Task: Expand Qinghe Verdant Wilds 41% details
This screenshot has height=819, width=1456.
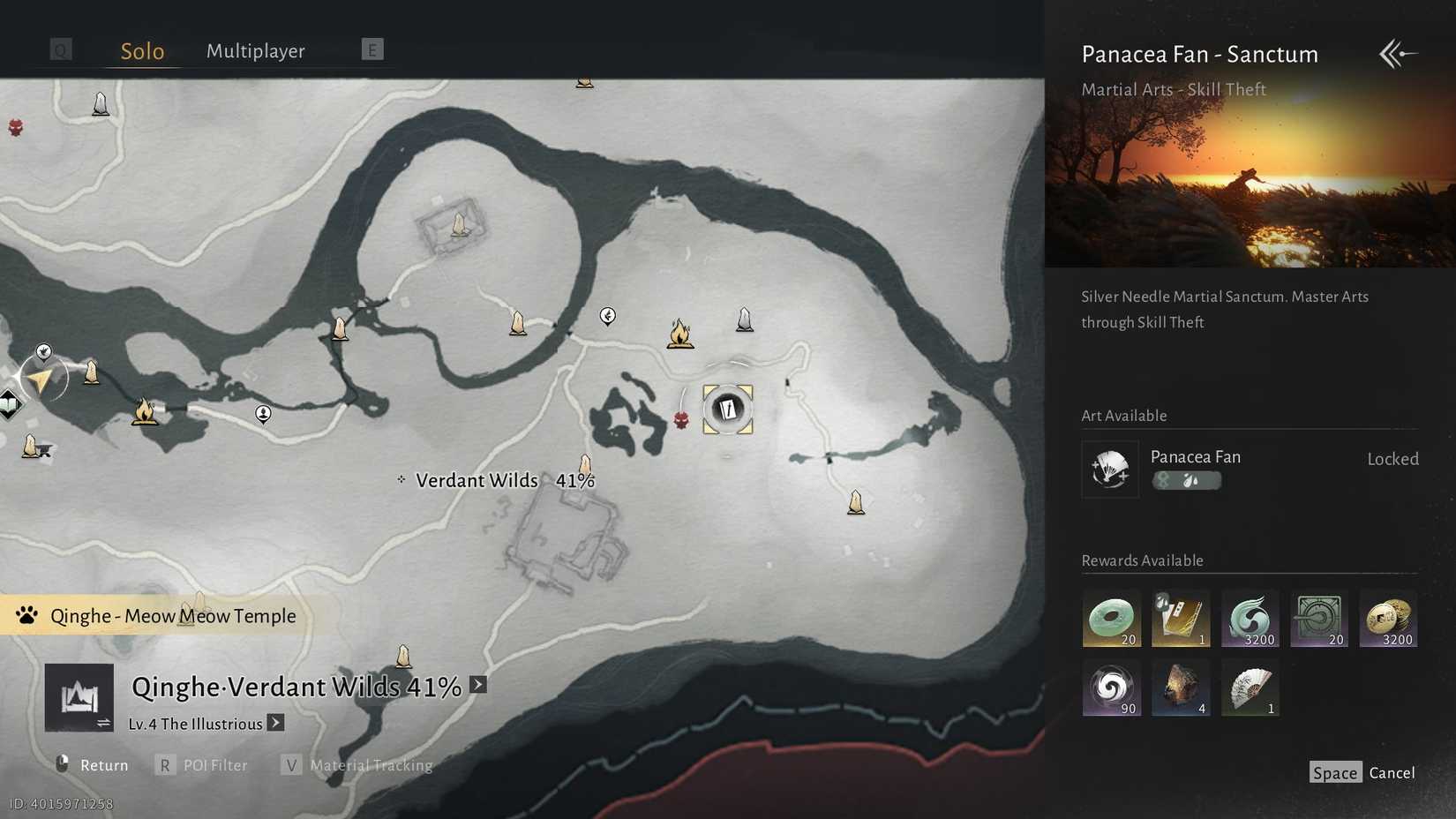Action: [477, 684]
